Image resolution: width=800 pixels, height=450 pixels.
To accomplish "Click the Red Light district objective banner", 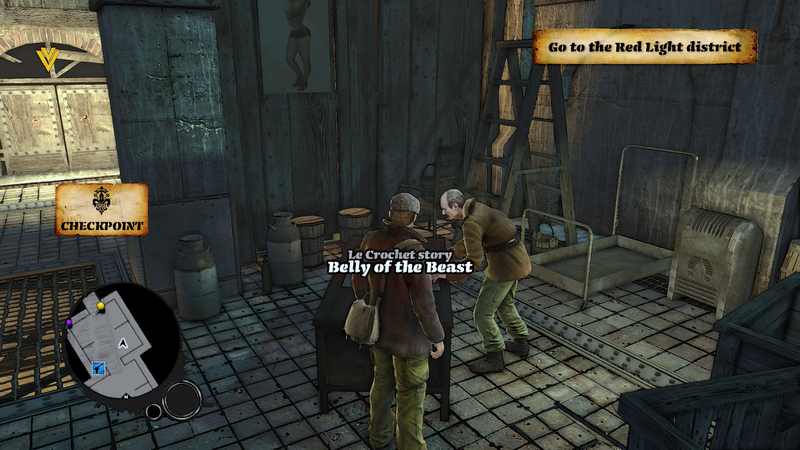I will point(644,46).
